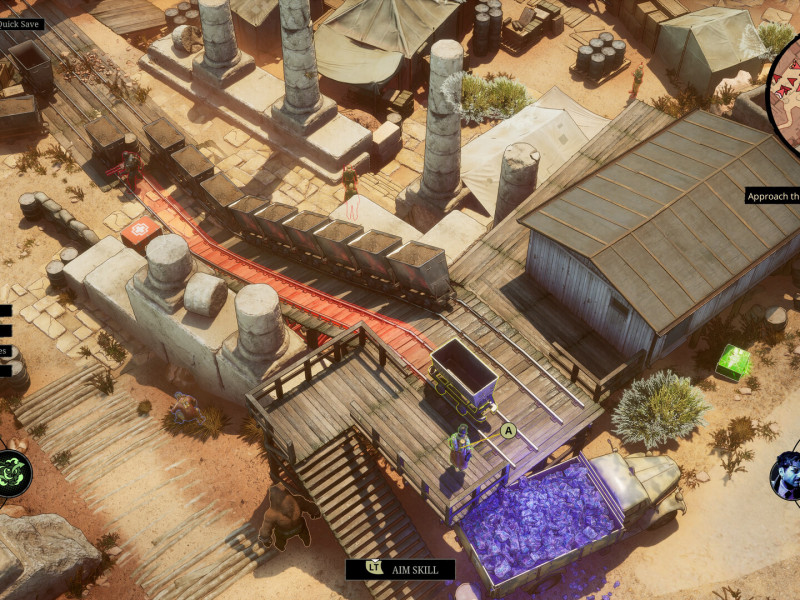800x600 pixels.
Task: Select the blue character portrait
Action: 787,475
